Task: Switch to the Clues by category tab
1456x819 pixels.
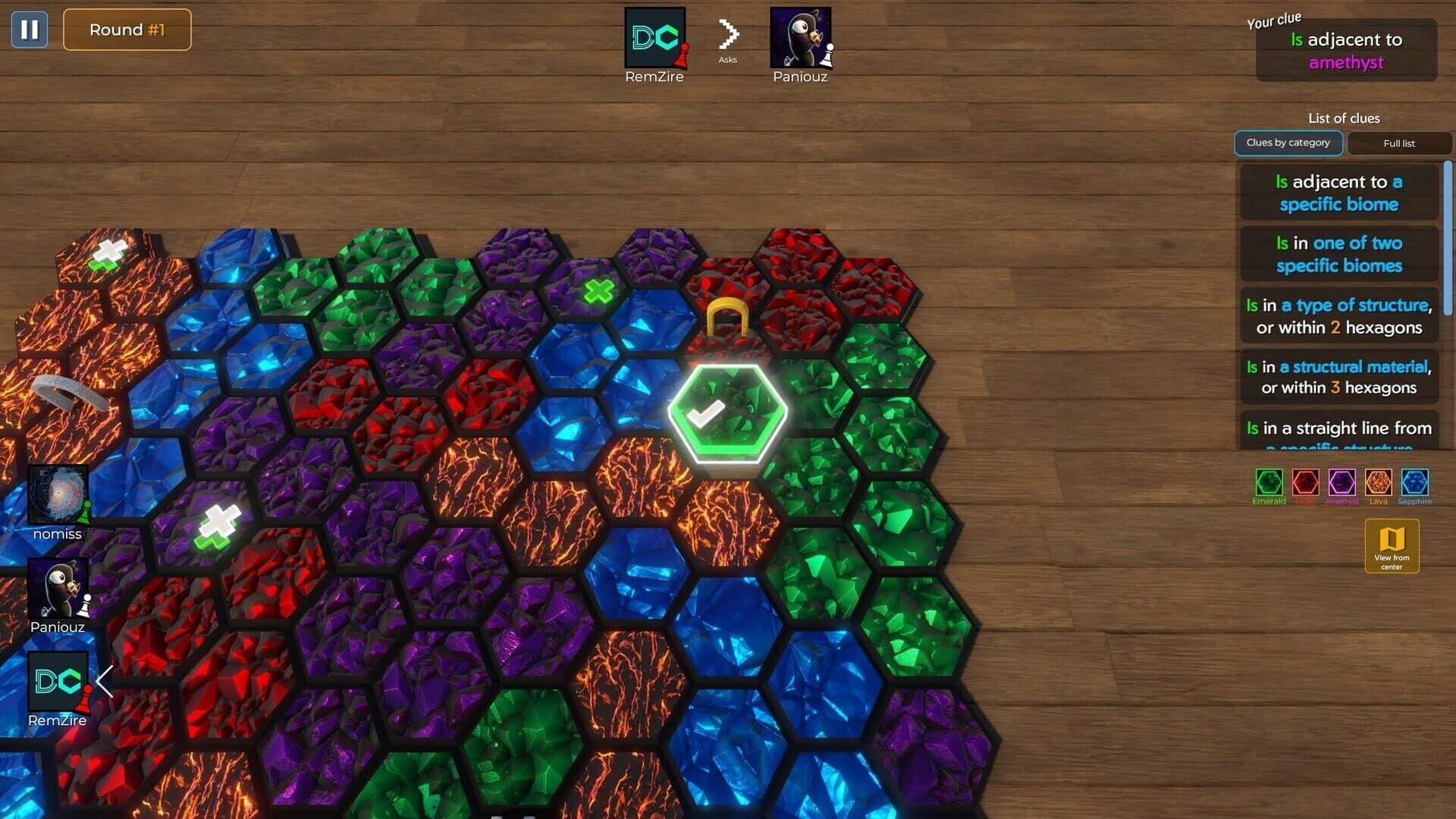Action: 1288,143
